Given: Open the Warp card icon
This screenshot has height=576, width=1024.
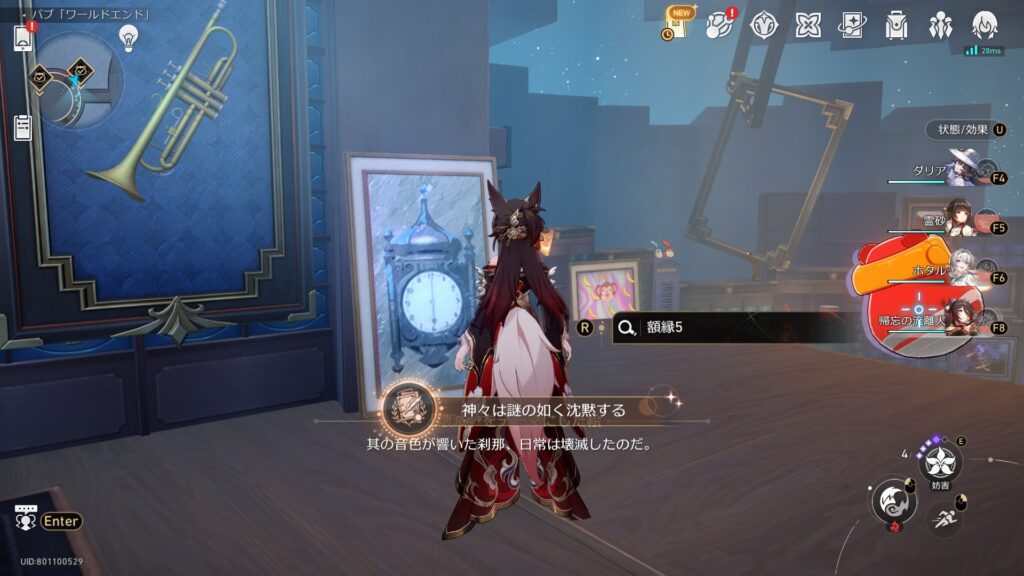Looking at the screenshot, I should tap(852, 25).
